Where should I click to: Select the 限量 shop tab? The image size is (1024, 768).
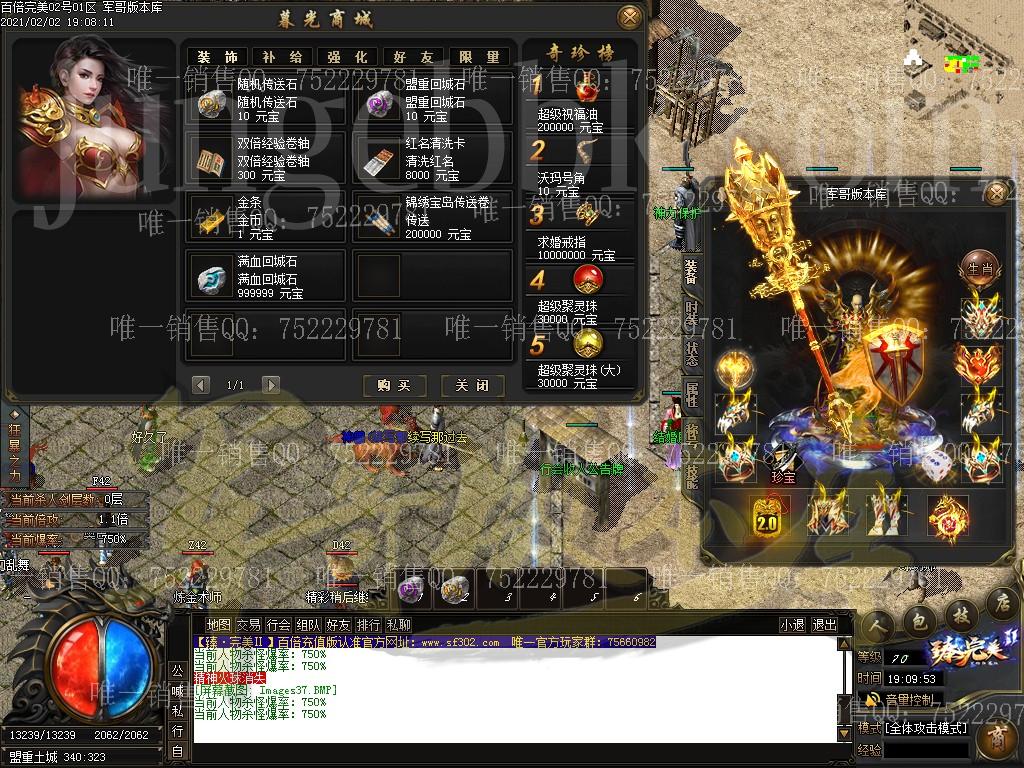480,57
